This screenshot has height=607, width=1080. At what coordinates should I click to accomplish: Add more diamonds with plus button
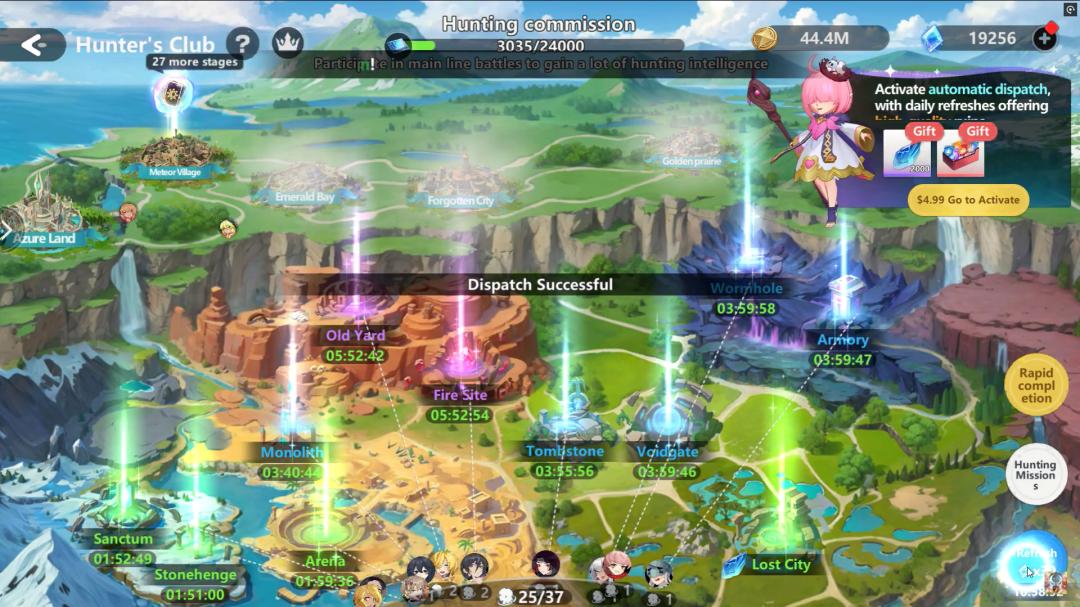tap(1045, 39)
